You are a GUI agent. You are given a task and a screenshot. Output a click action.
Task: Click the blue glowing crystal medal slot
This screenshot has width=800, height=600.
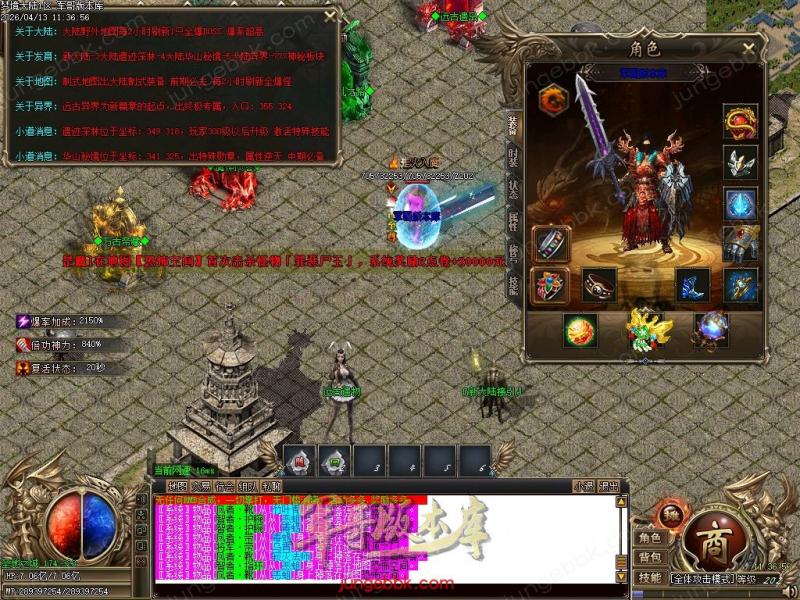[x=741, y=204]
